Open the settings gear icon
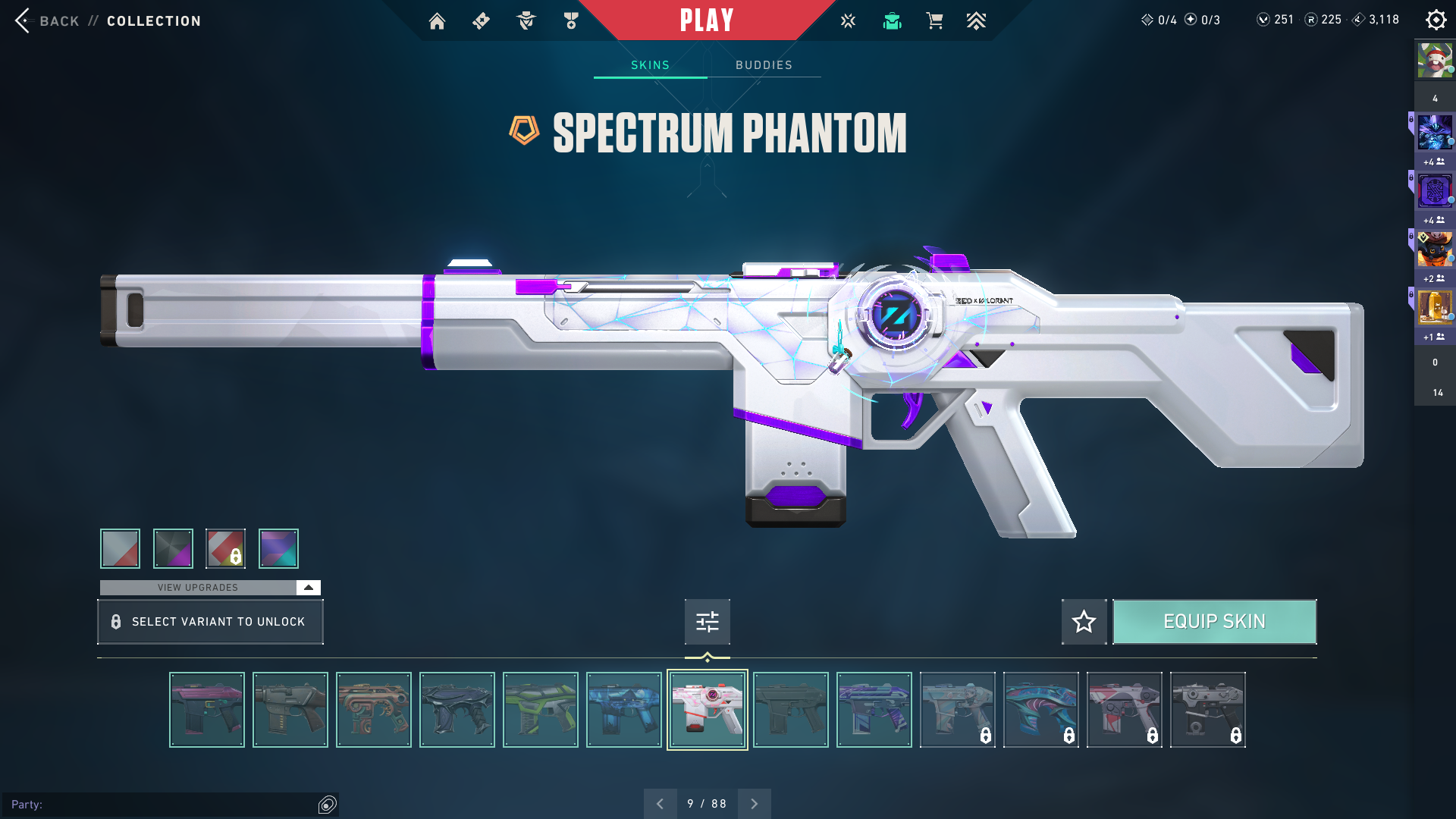The height and width of the screenshot is (819, 1456). pos(1436,20)
